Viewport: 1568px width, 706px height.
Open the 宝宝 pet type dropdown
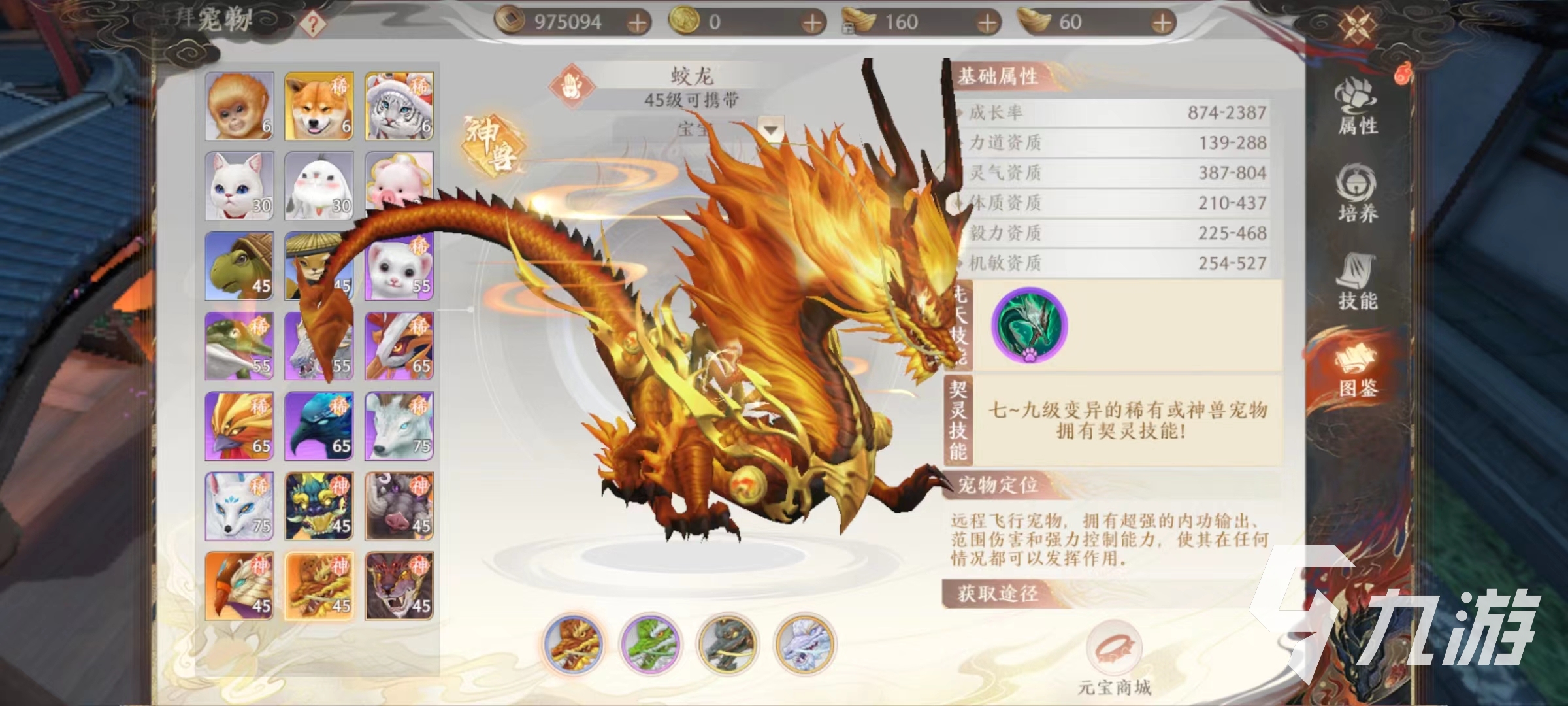[x=771, y=129]
